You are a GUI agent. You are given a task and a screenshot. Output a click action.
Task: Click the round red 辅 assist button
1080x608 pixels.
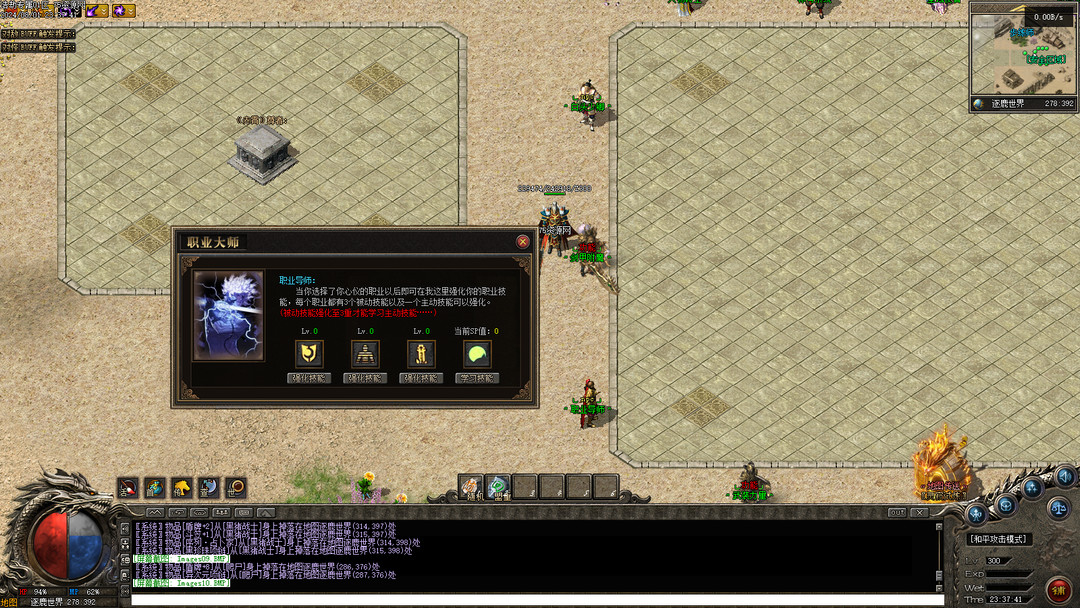[1059, 589]
